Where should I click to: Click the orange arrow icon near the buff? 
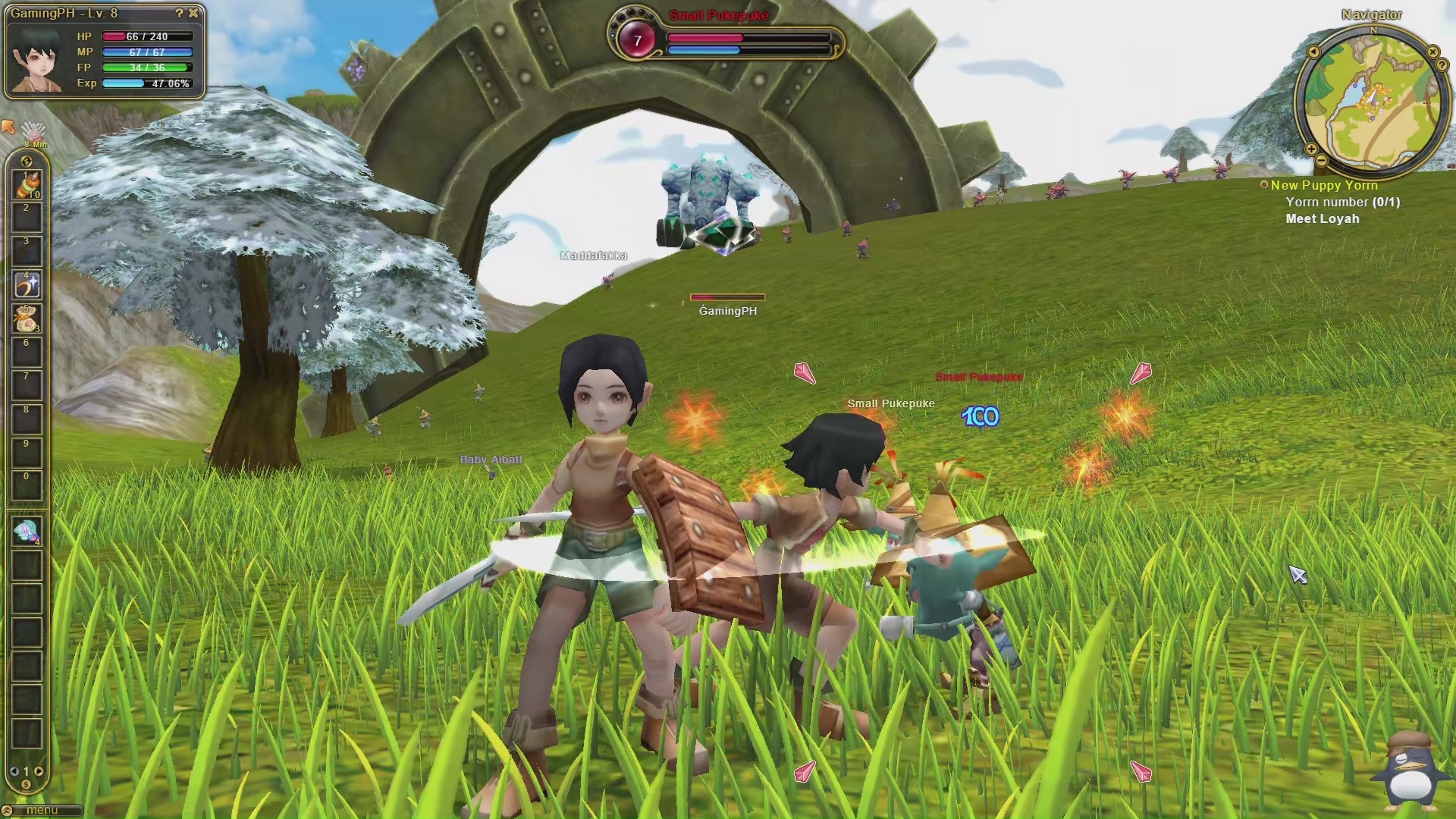click(8, 126)
